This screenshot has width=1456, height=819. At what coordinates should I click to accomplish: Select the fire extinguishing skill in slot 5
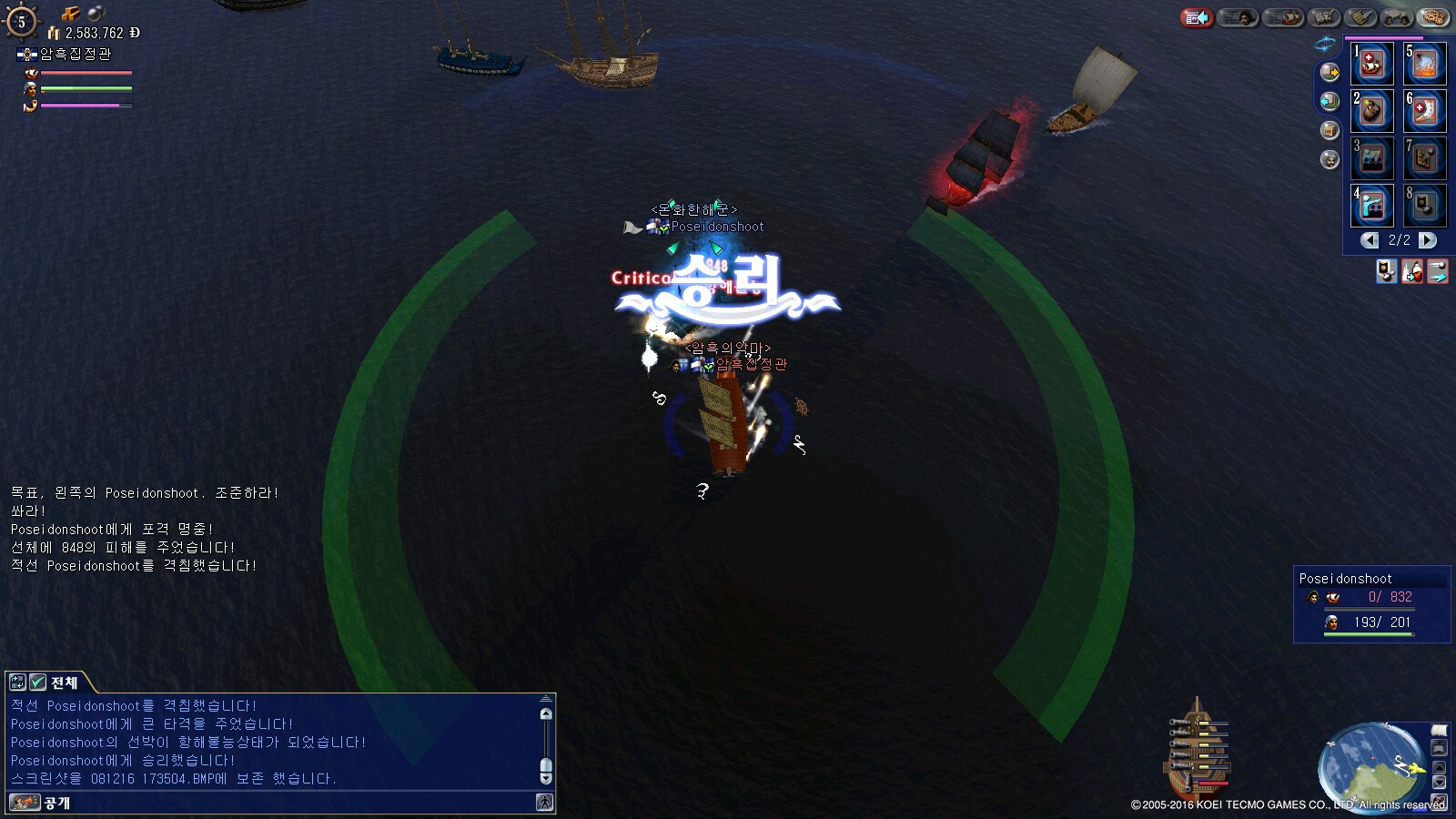(x=1424, y=64)
